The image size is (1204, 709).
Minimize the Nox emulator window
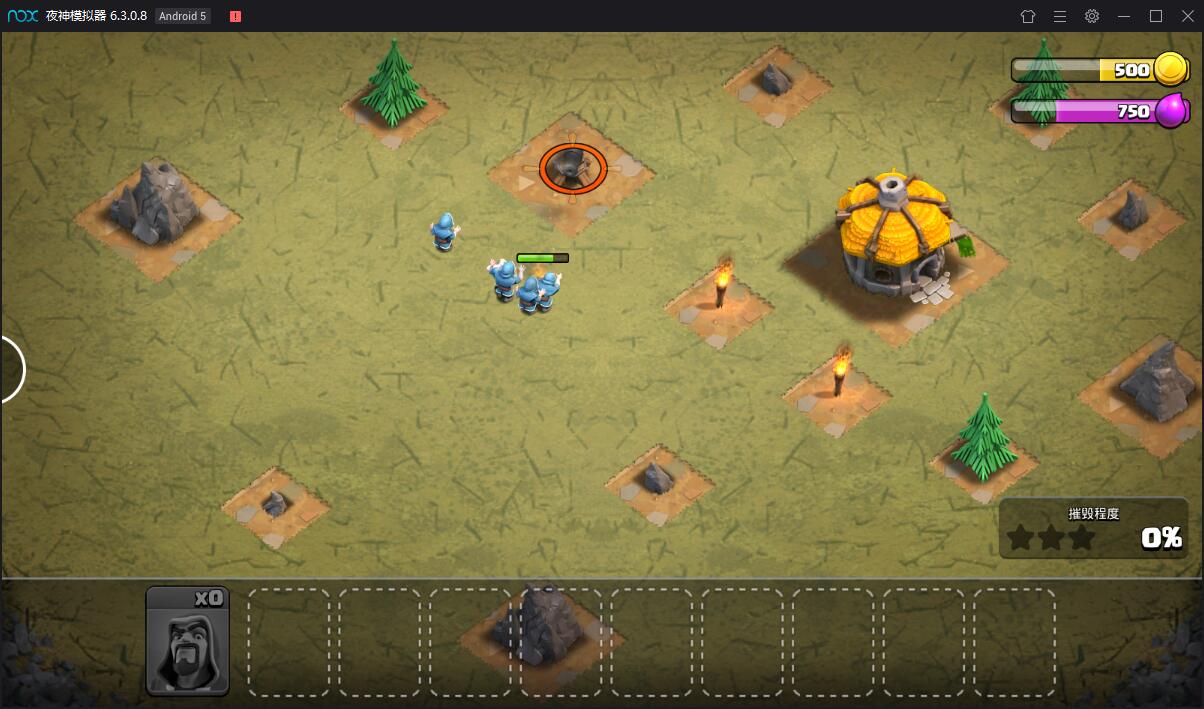pyautogui.click(x=1124, y=16)
